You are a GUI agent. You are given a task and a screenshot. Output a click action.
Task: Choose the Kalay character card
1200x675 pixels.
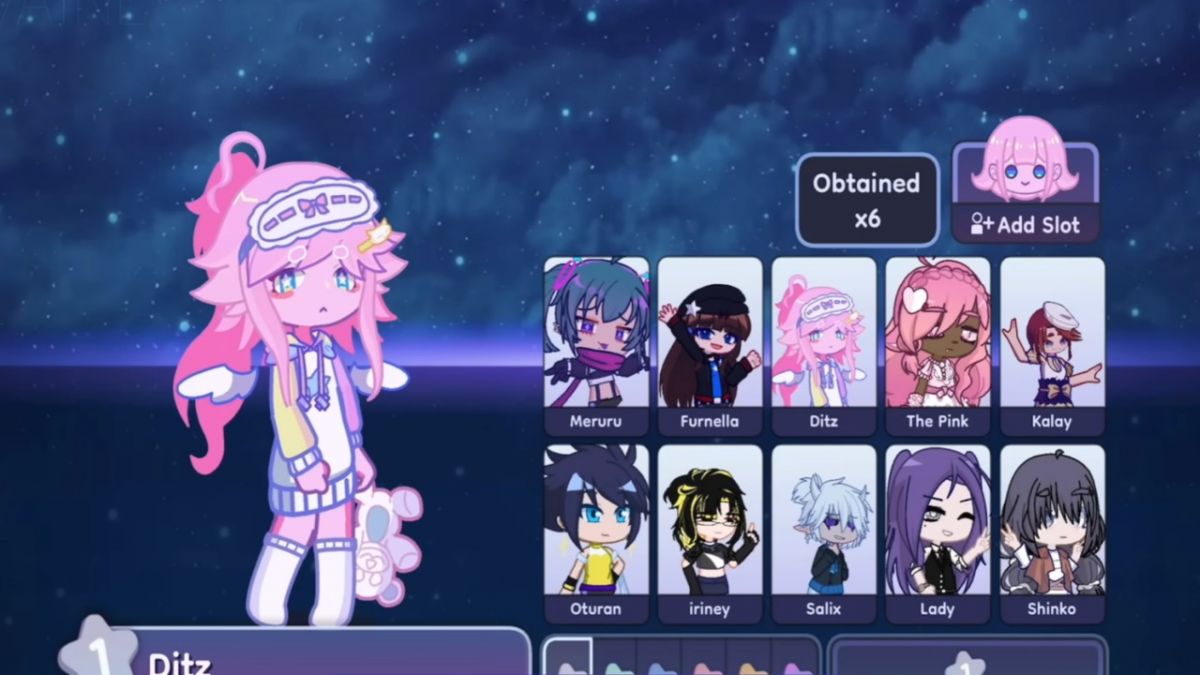[1052, 345]
